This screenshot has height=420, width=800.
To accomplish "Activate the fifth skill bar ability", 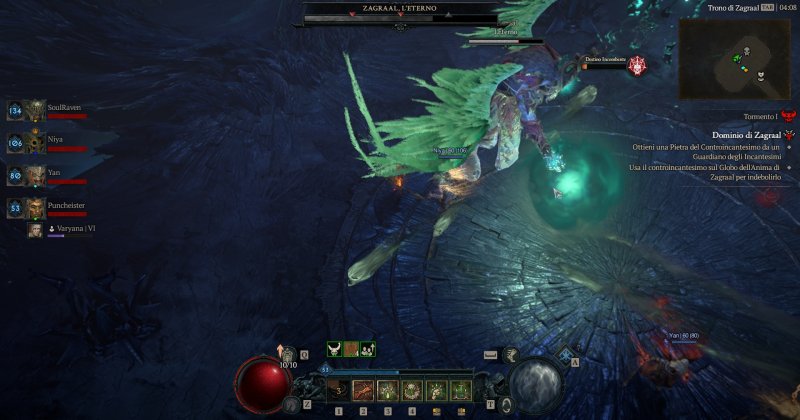I will point(435,390).
